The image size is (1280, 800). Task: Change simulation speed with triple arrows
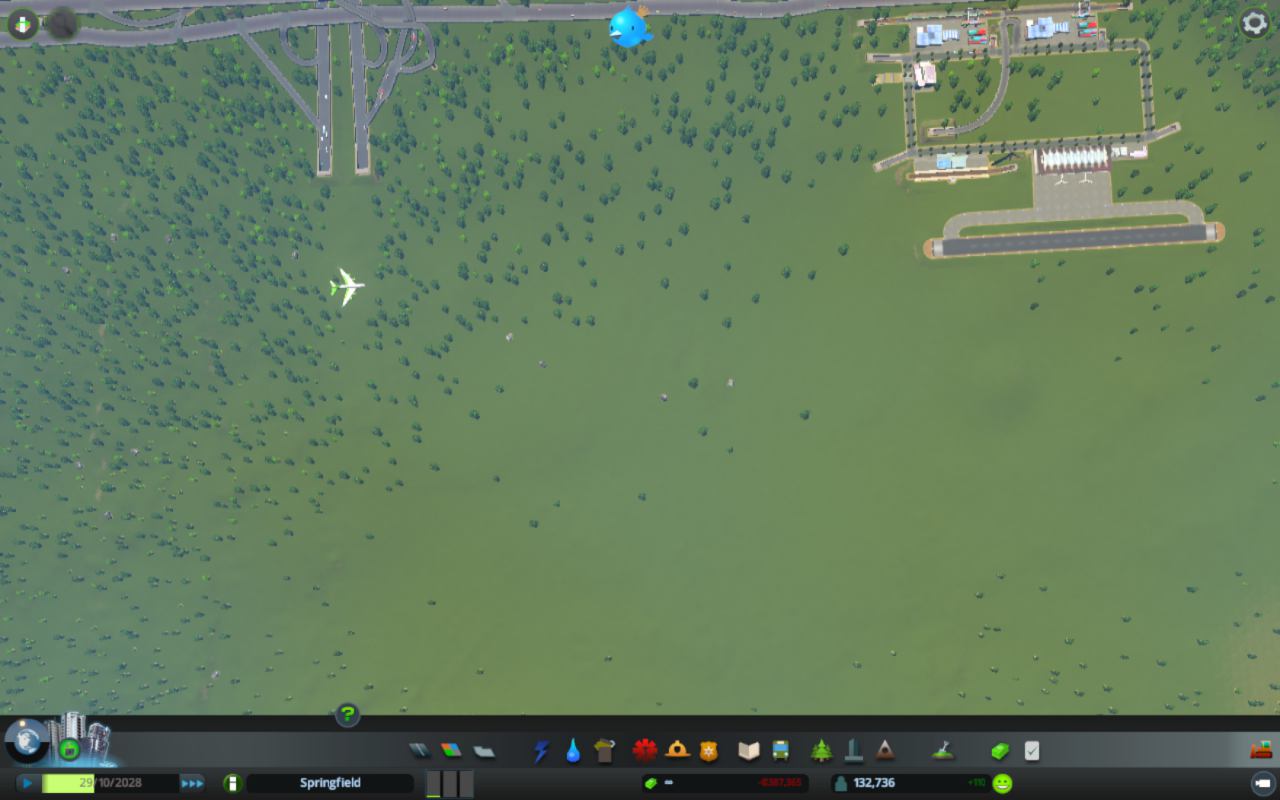(x=192, y=783)
